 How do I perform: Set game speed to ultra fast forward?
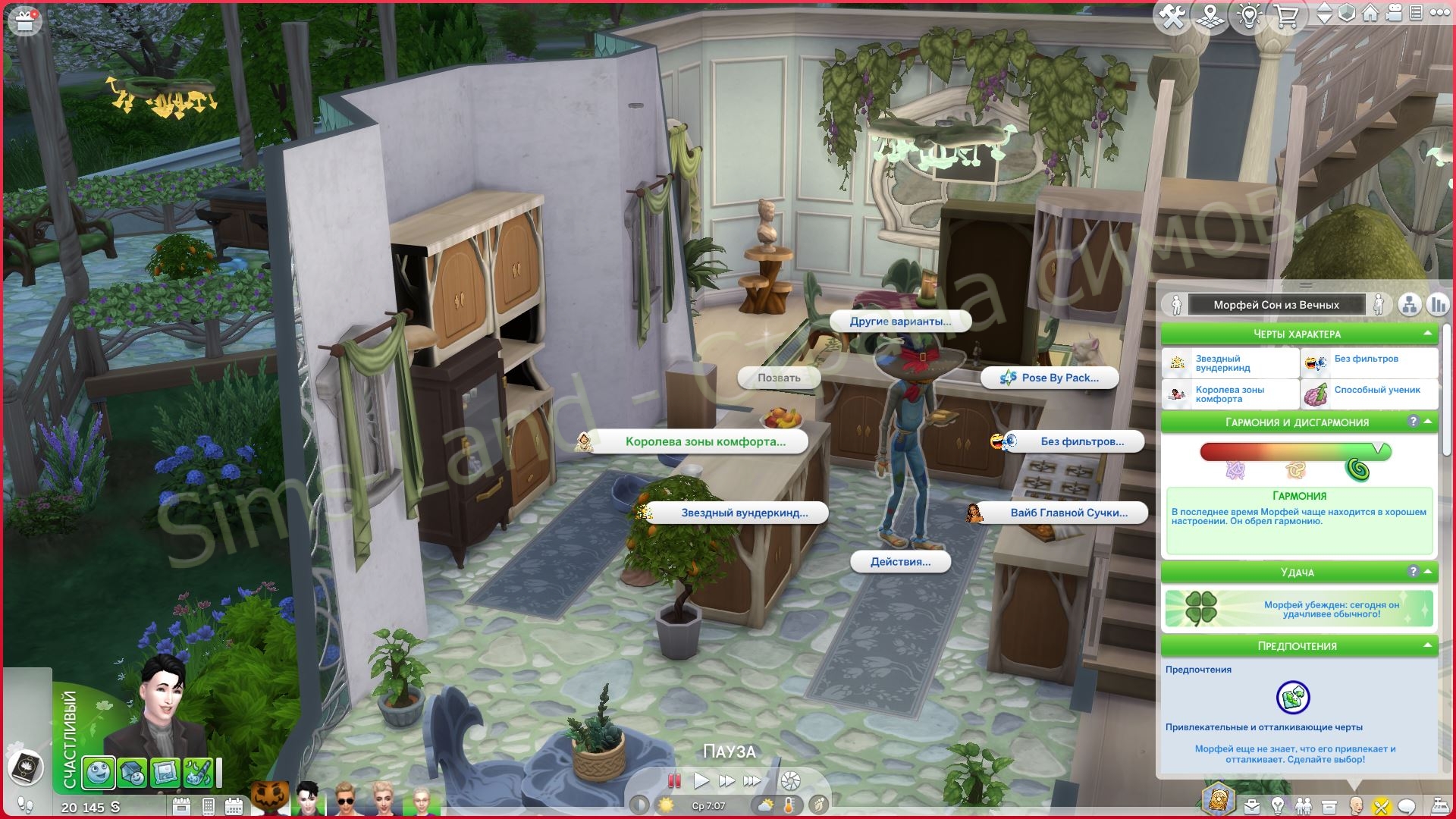[752, 780]
